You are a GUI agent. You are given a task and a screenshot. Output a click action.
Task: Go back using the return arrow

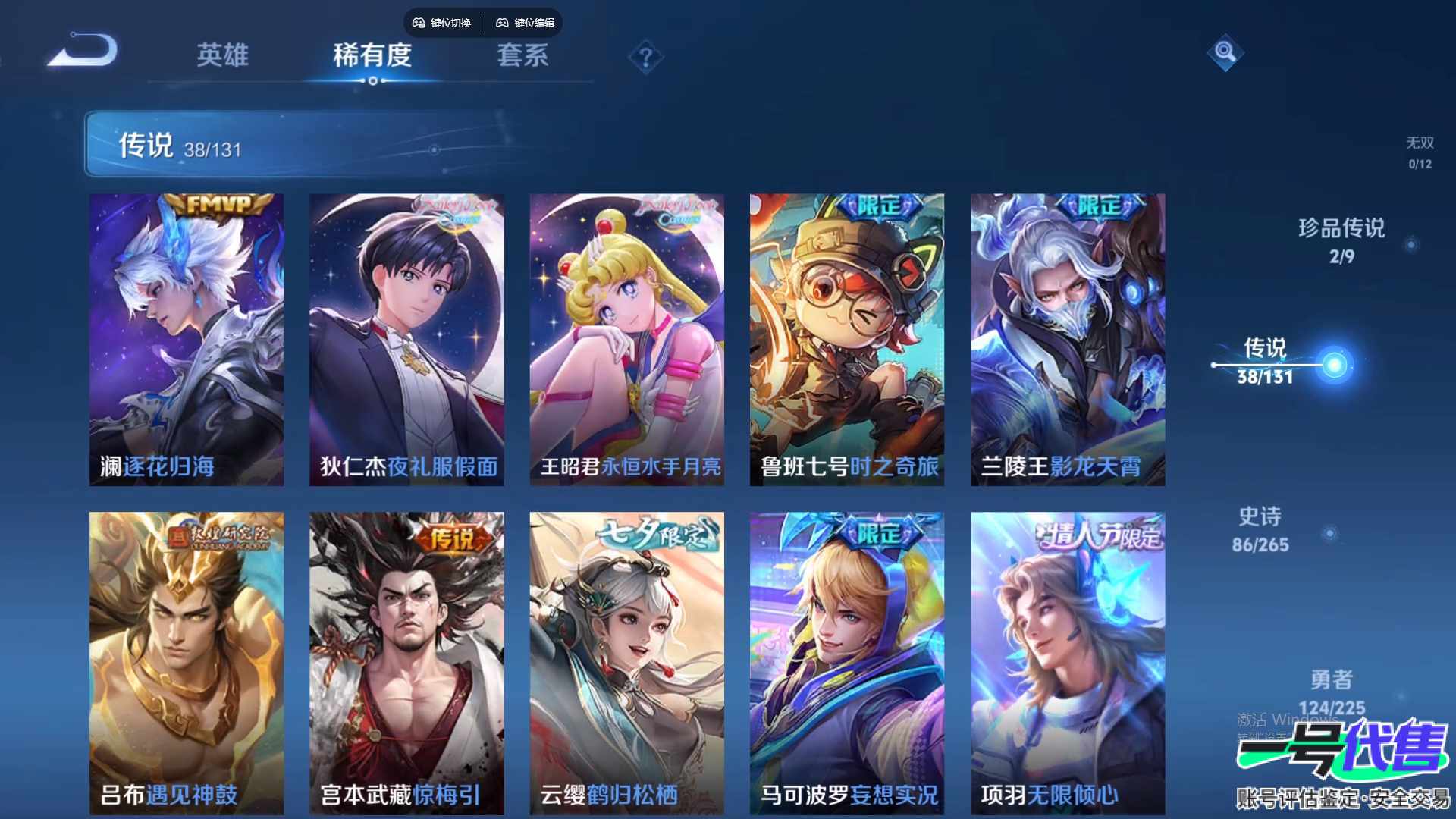pos(83,52)
